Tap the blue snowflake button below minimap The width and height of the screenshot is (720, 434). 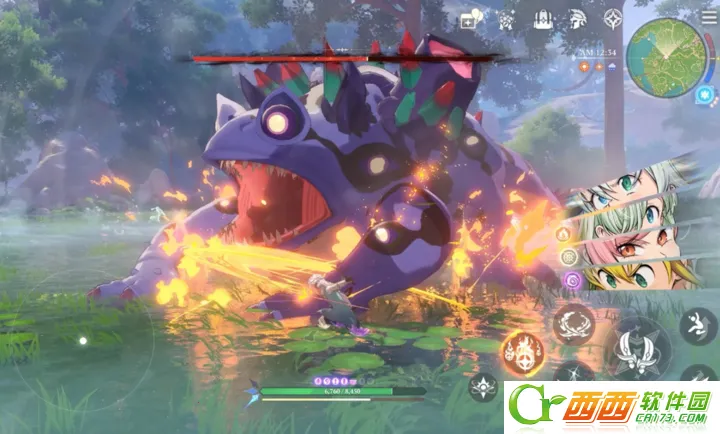pos(707,94)
